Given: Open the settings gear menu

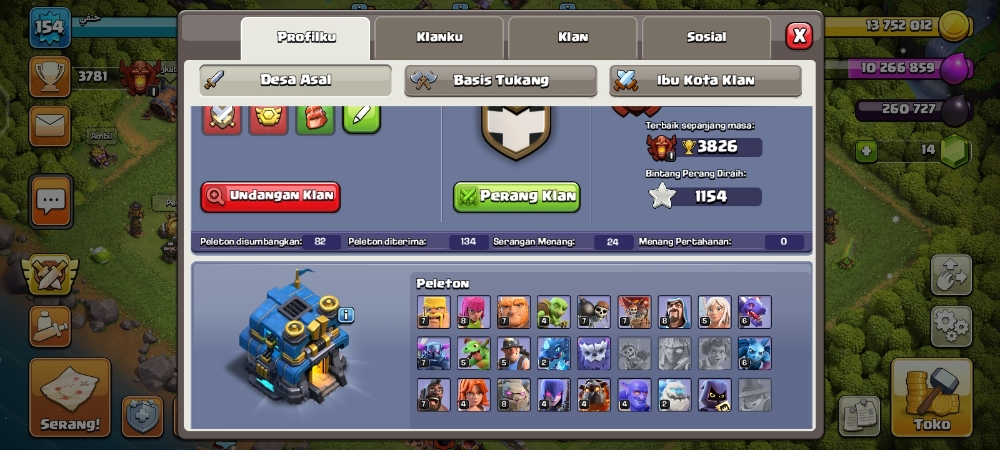Looking at the screenshot, I should click(x=951, y=326).
